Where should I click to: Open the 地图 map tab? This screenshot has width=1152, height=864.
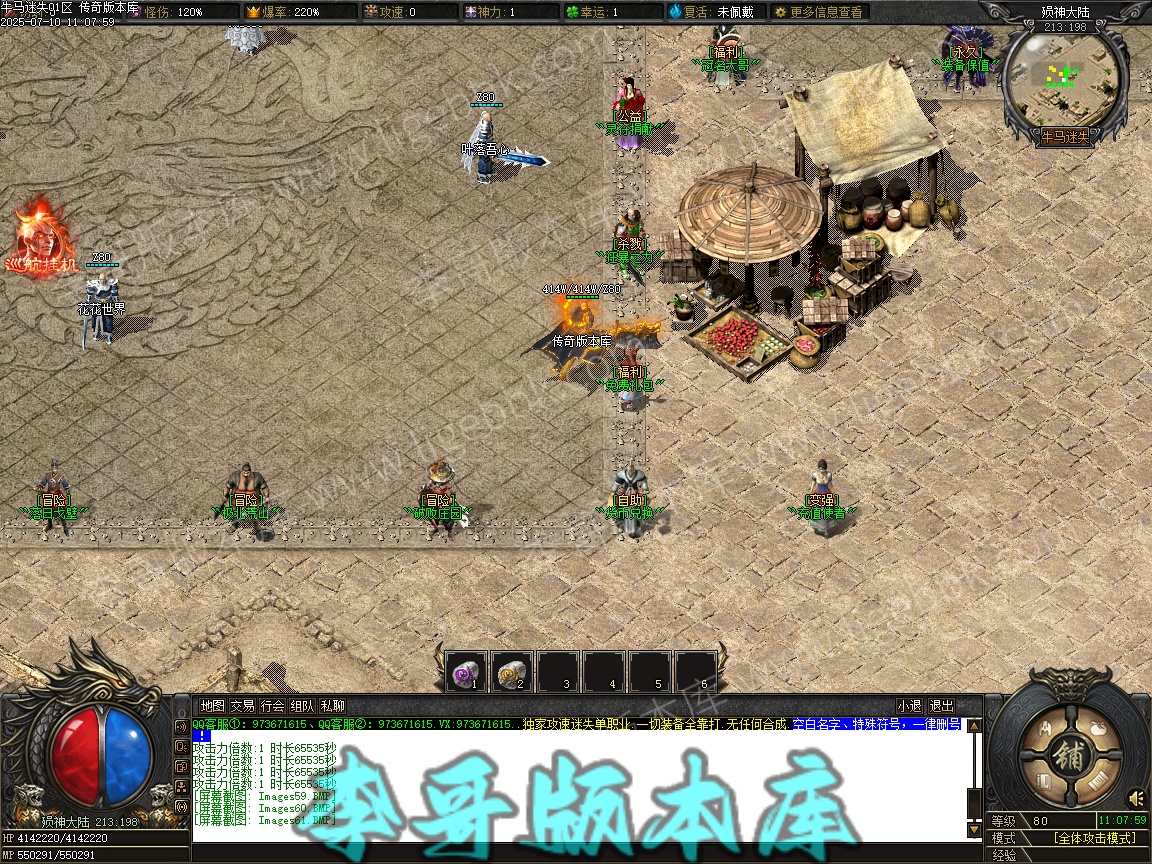click(x=212, y=706)
